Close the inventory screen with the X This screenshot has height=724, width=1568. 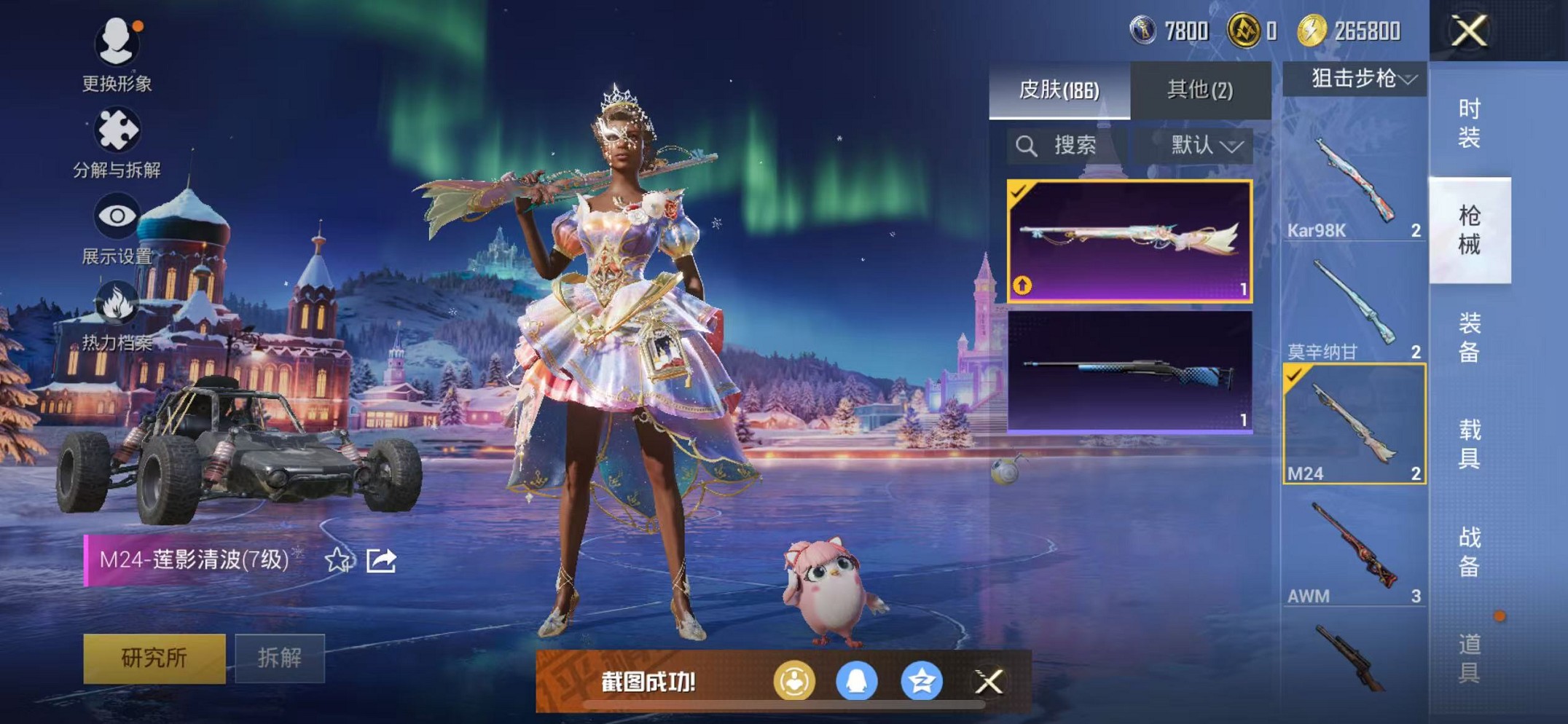[1468, 31]
